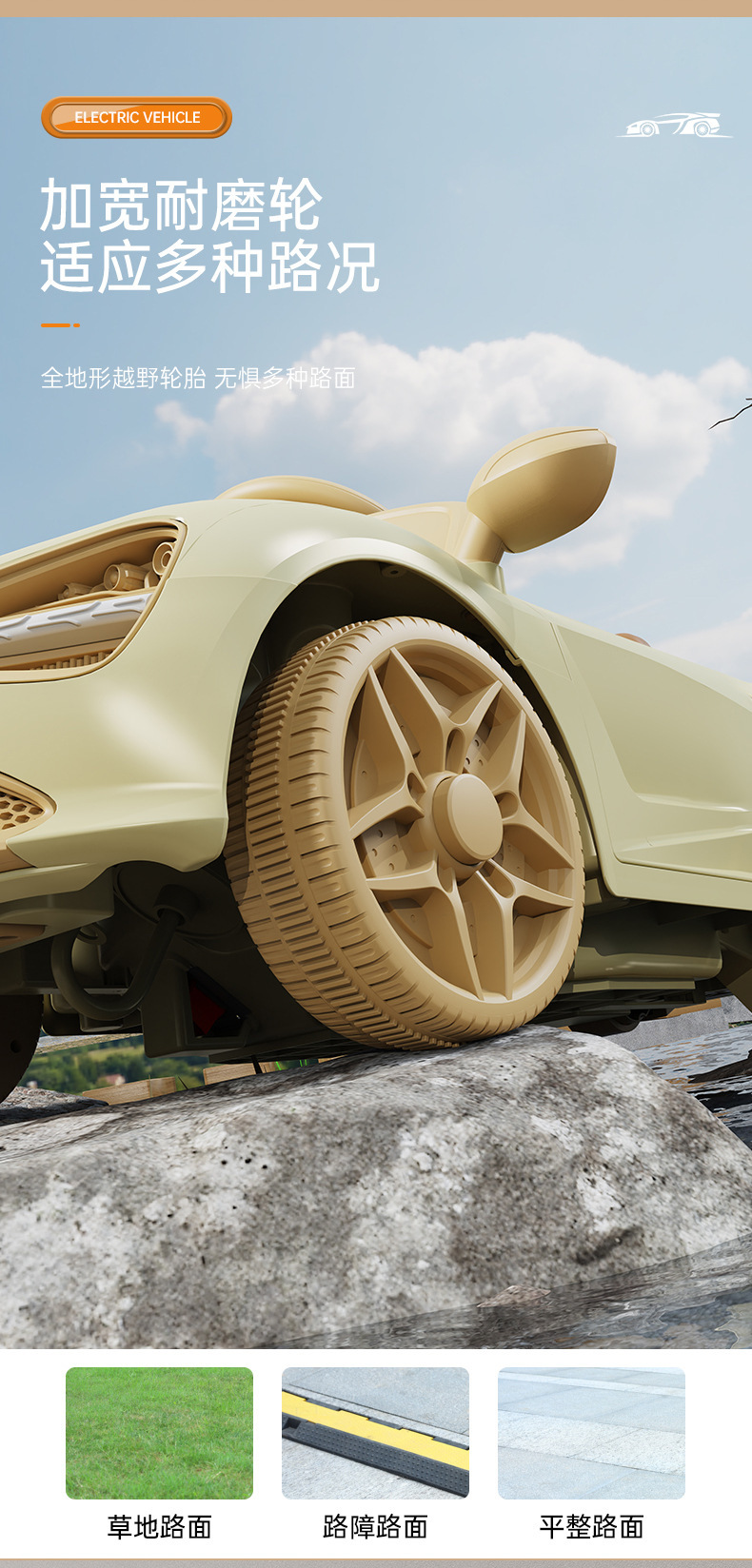Select the white sports car logo icon
Screen dimensions: 752x1568
coord(675,126)
